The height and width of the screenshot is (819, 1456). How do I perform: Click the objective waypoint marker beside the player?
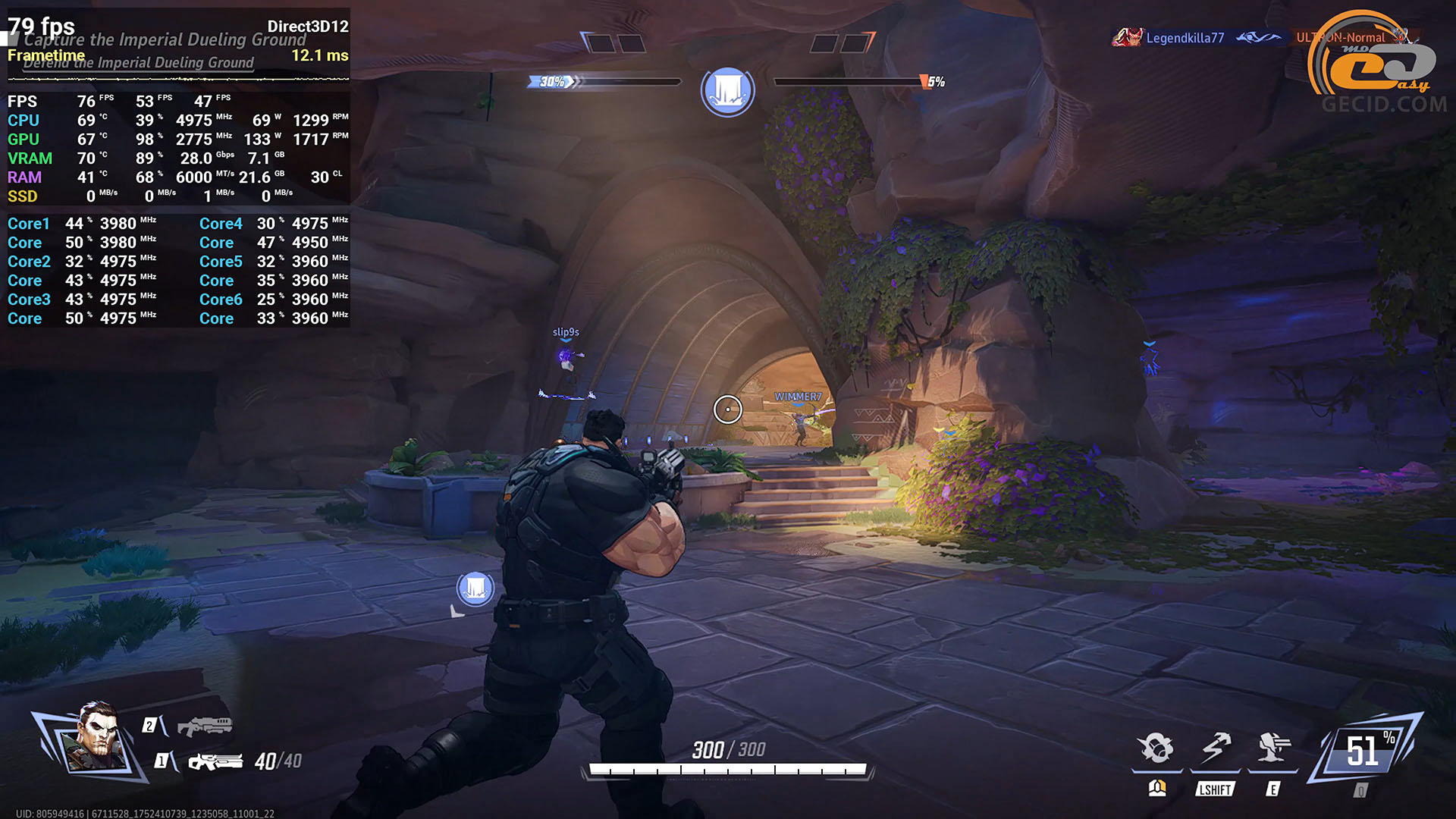click(x=475, y=588)
